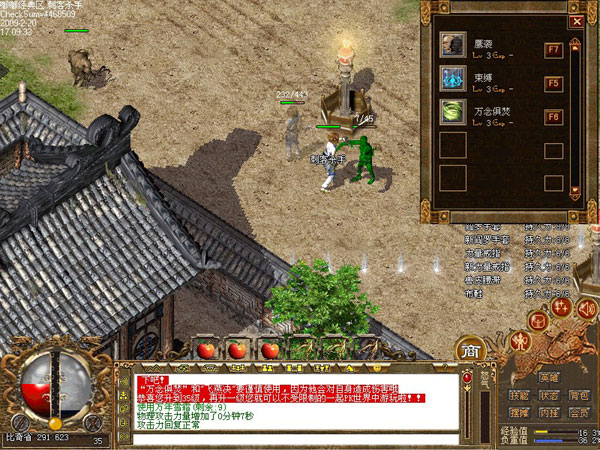Open the 英雄 hero menu
This screenshot has width=600, height=450.
pyautogui.click(x=549, y=377)
